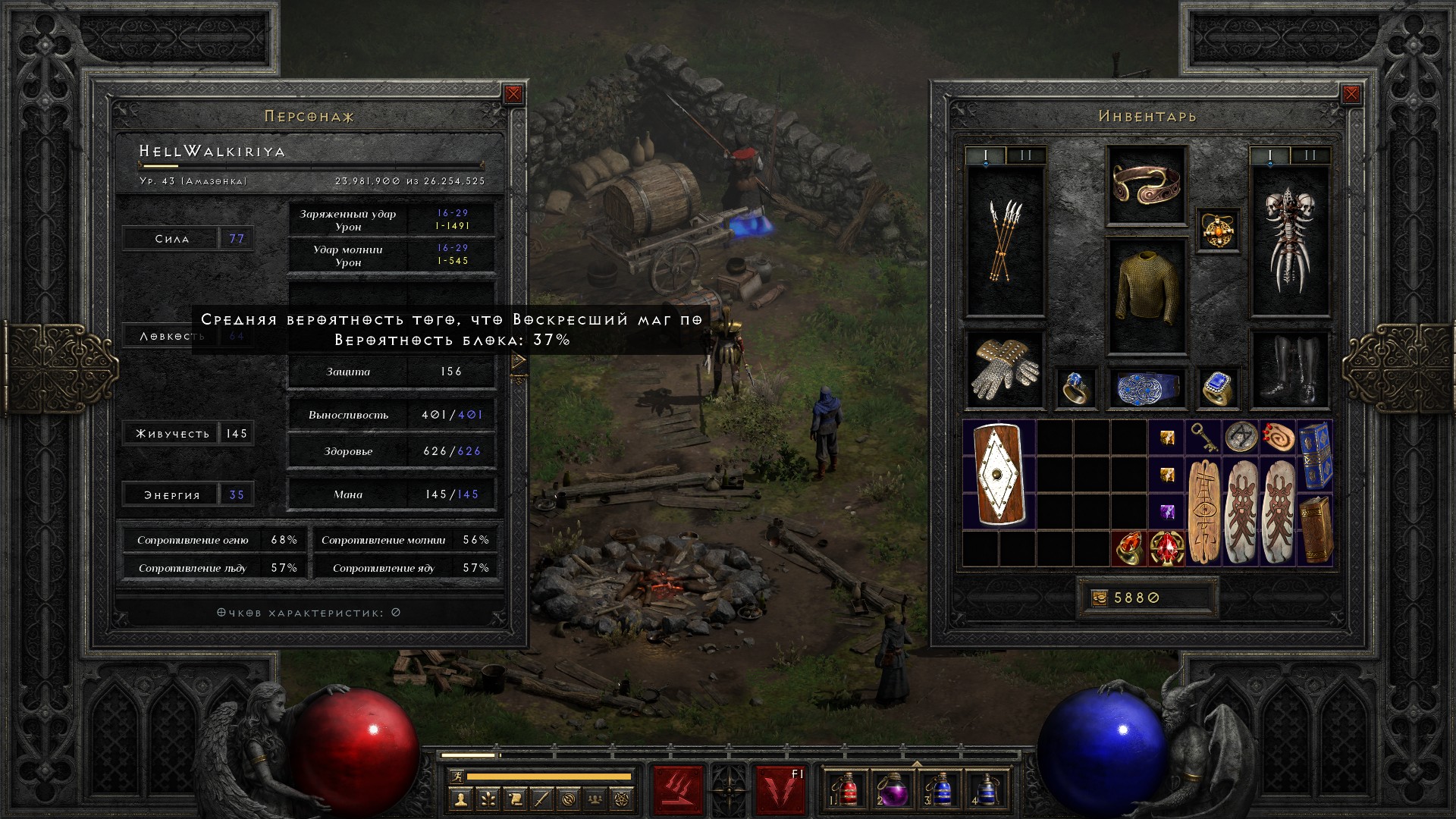Select the key in inventory
This screenshot has width=1456, height=819.
click(1203, 436)
